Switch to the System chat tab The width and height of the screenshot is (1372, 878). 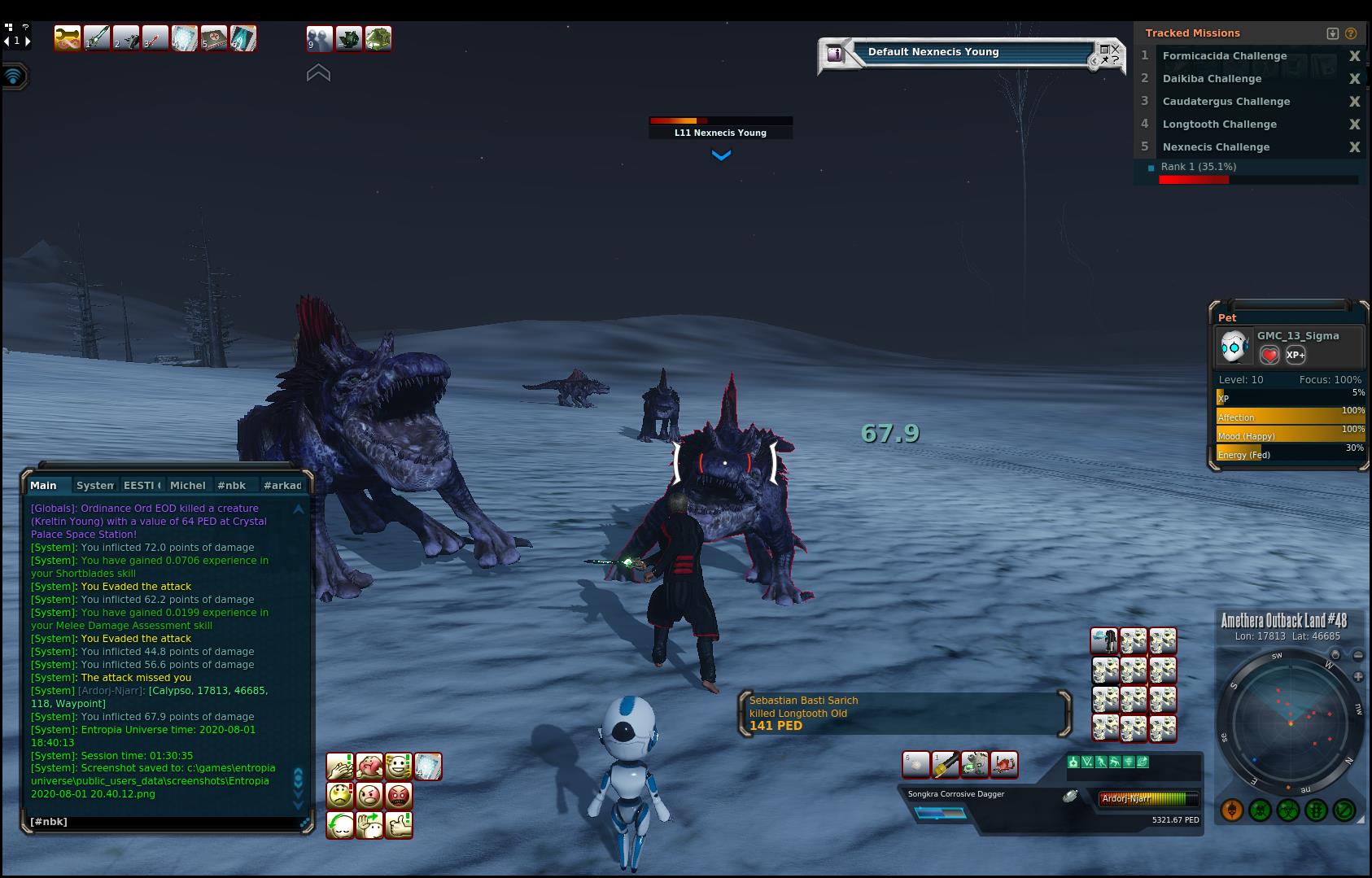(x=95, y=485)
